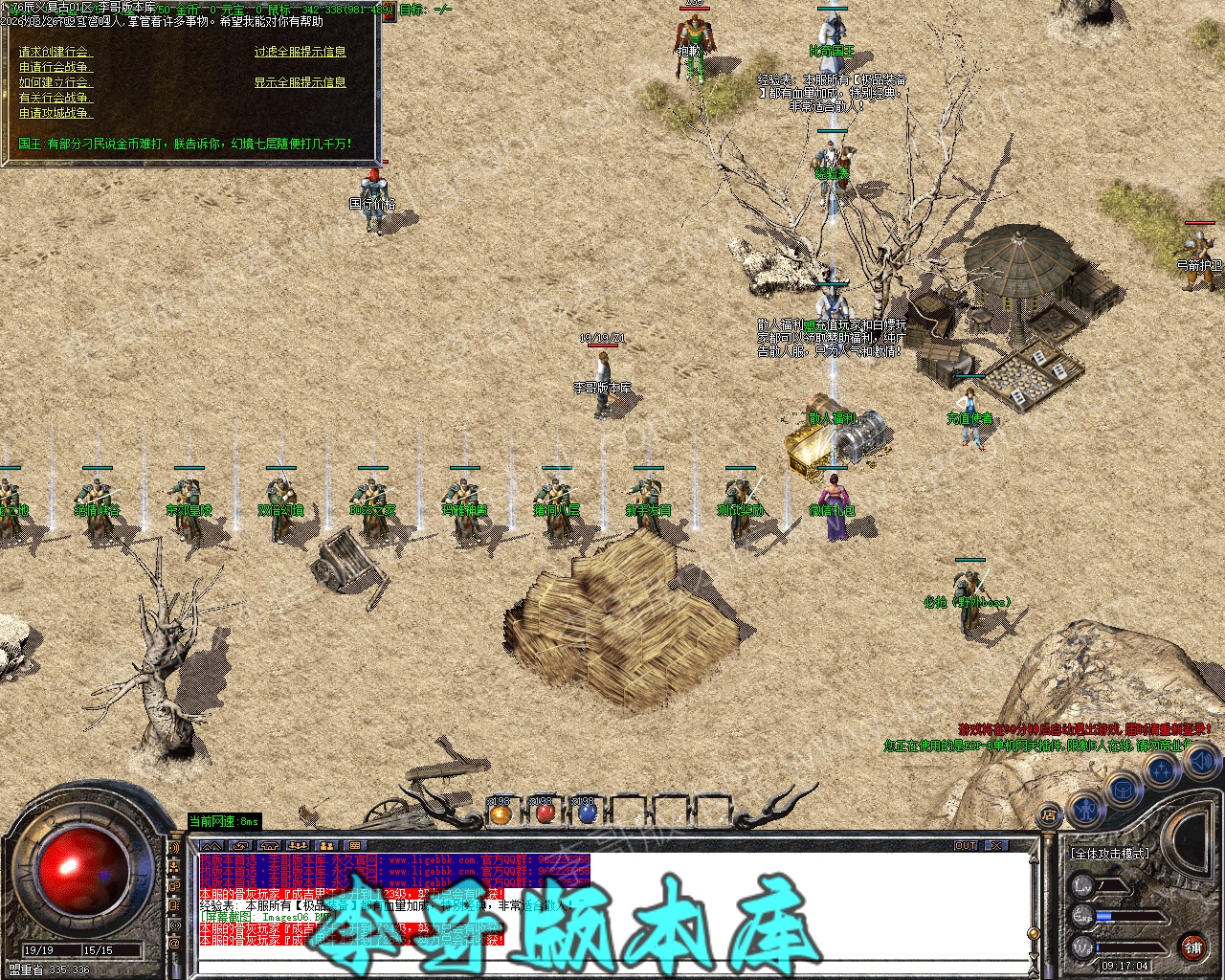Click the OUT button on the chat panel
Image resolution: width=1225 pixels, height=980 pixels.
pos(966,846)
